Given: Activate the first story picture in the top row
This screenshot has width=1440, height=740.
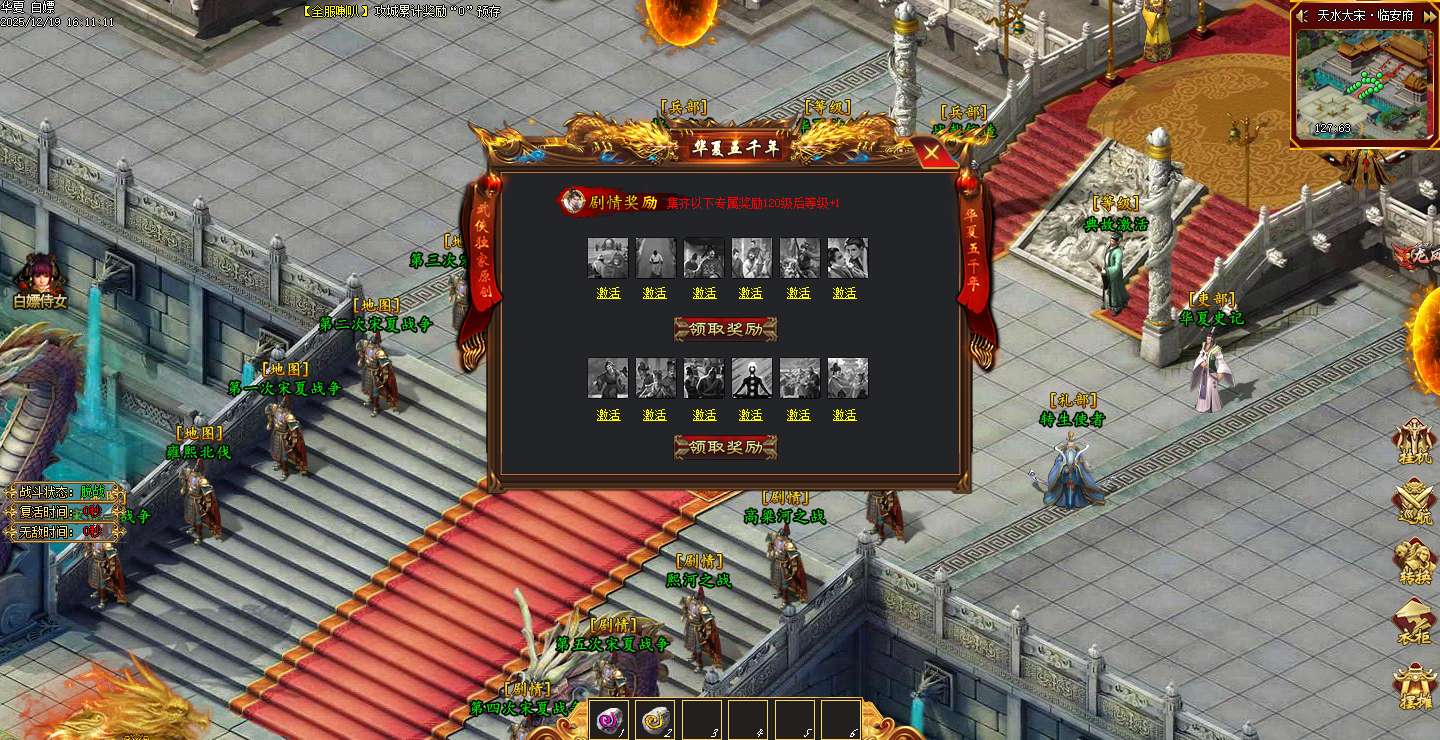Looking at the screenshot, I should 608,293.
